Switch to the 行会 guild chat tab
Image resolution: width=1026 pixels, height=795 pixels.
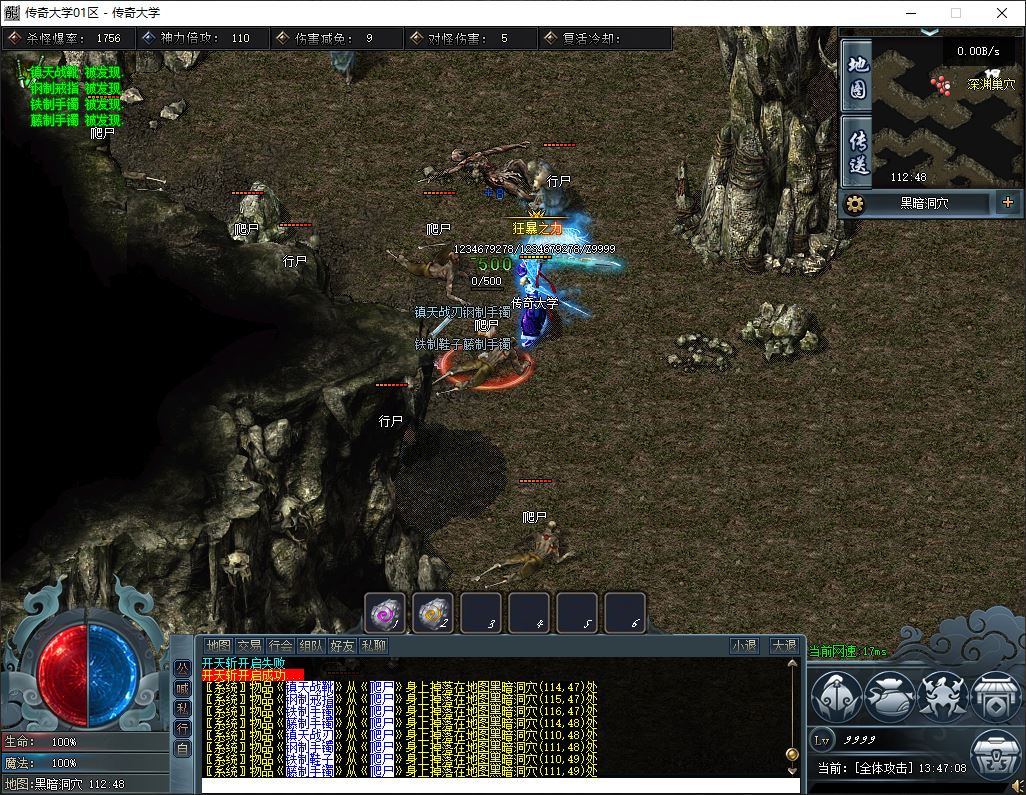click(280, 646)
